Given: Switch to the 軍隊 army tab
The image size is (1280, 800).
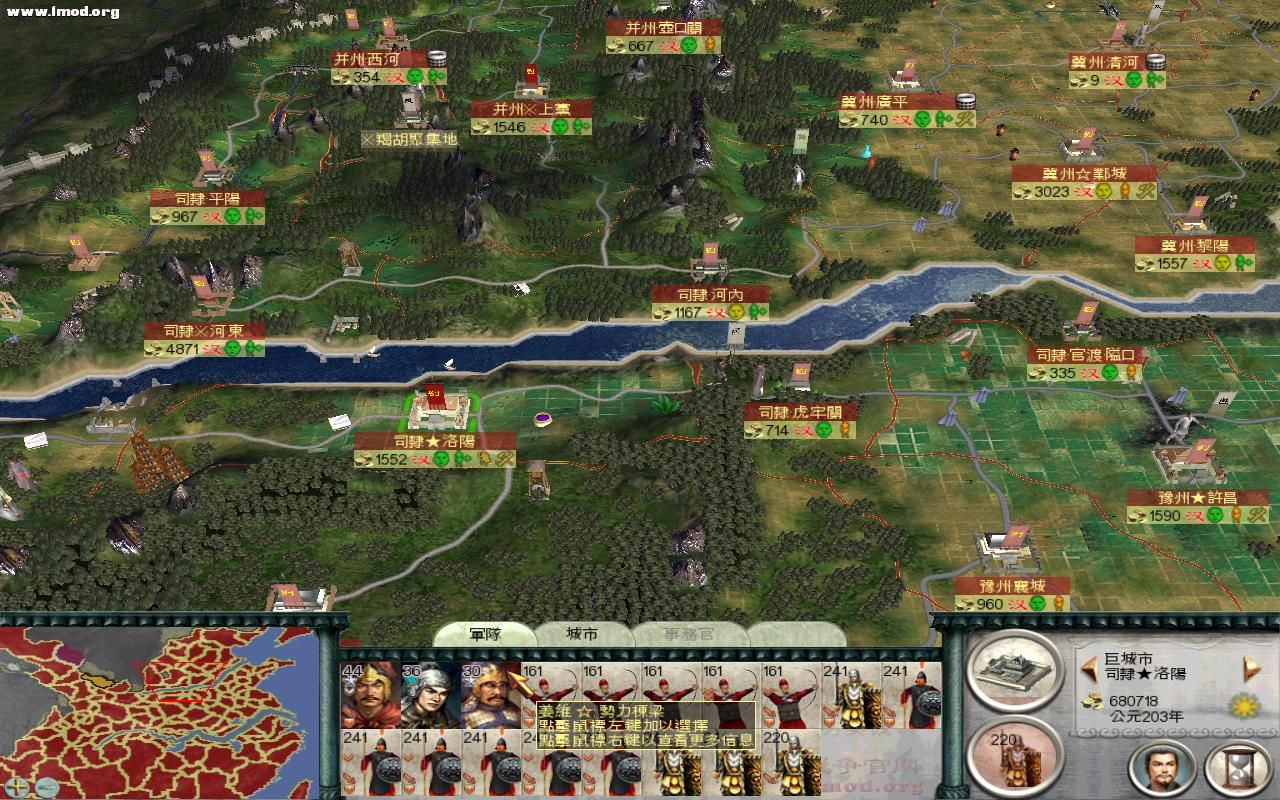Looking at the screenshot, I should click(487, 634).
